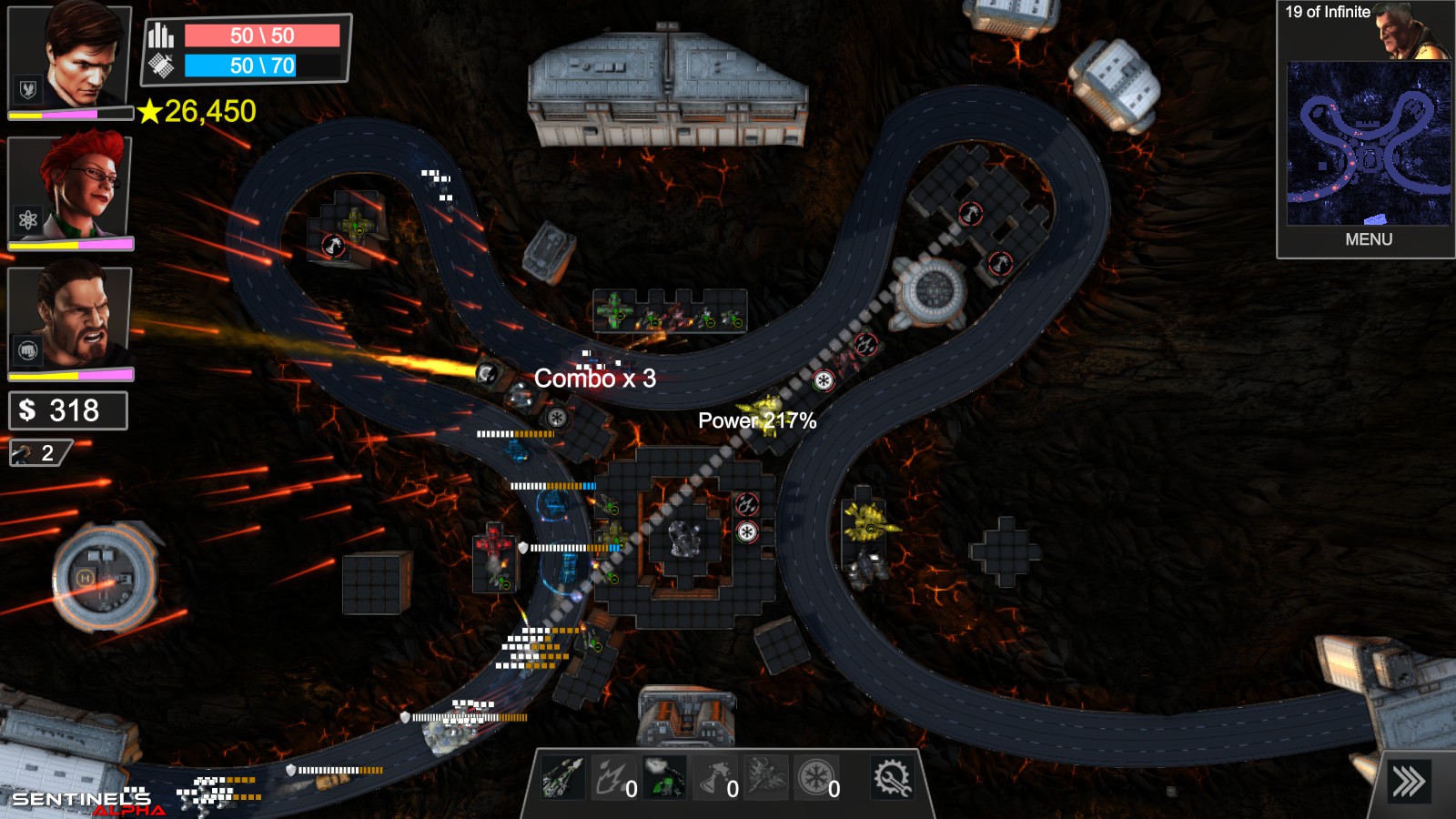Select the red-haired scientist commander portrait
Image resolution: width=1456 pixels, height=819 pixels.
[x=71, y=188]
